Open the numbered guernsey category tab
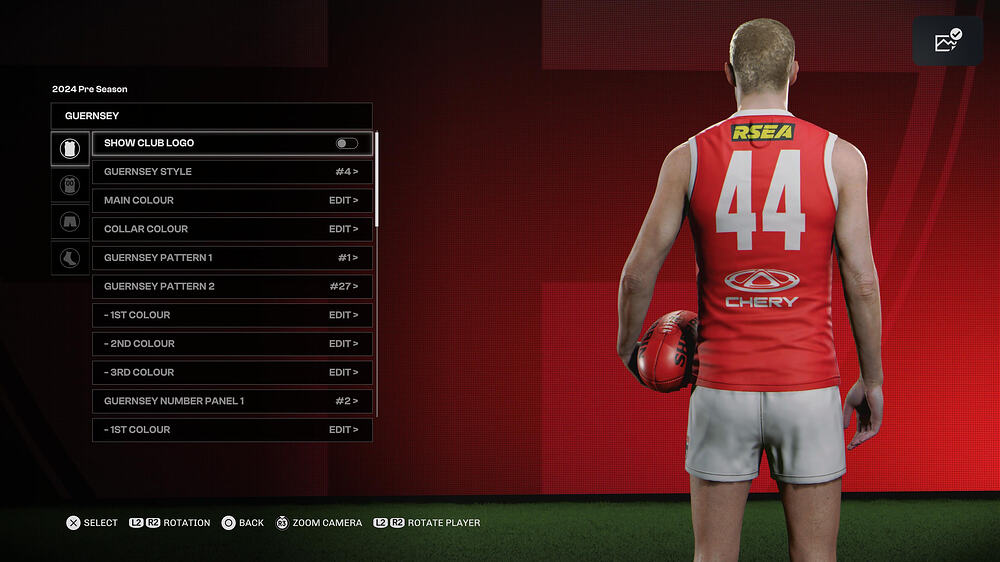Image resolution: width=1000 pixels, height=562 pixels. coord(70,185)
